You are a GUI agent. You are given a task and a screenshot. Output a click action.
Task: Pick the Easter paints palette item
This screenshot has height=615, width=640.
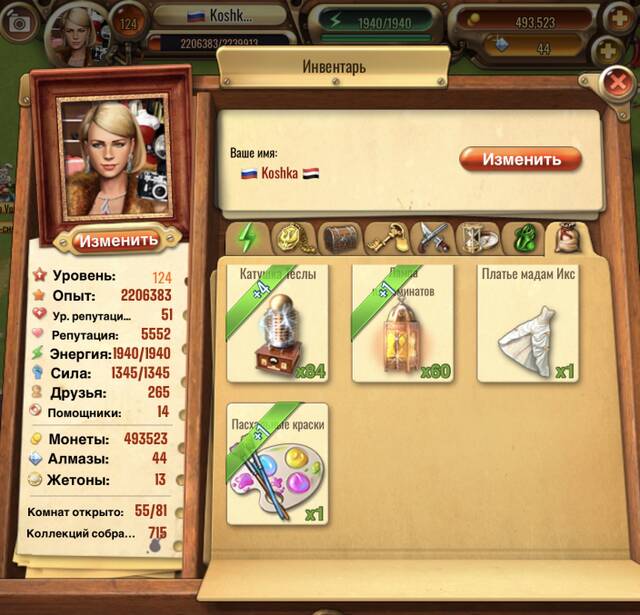[x=277, y=464]
